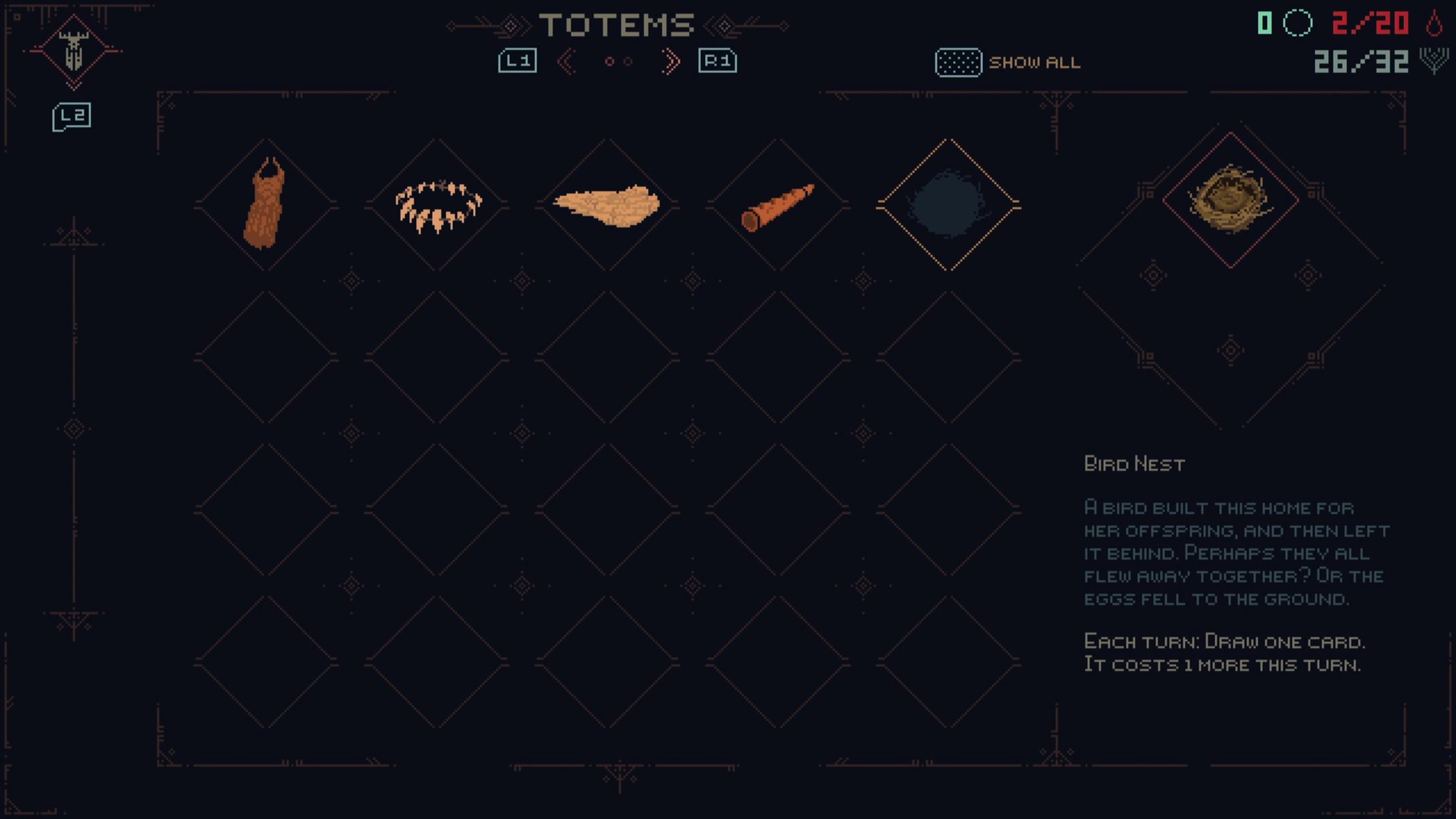The height and width of the screenshot is (819, 1456).
Task: Go to the previous totem page arrow
Action: click(566, 61)
